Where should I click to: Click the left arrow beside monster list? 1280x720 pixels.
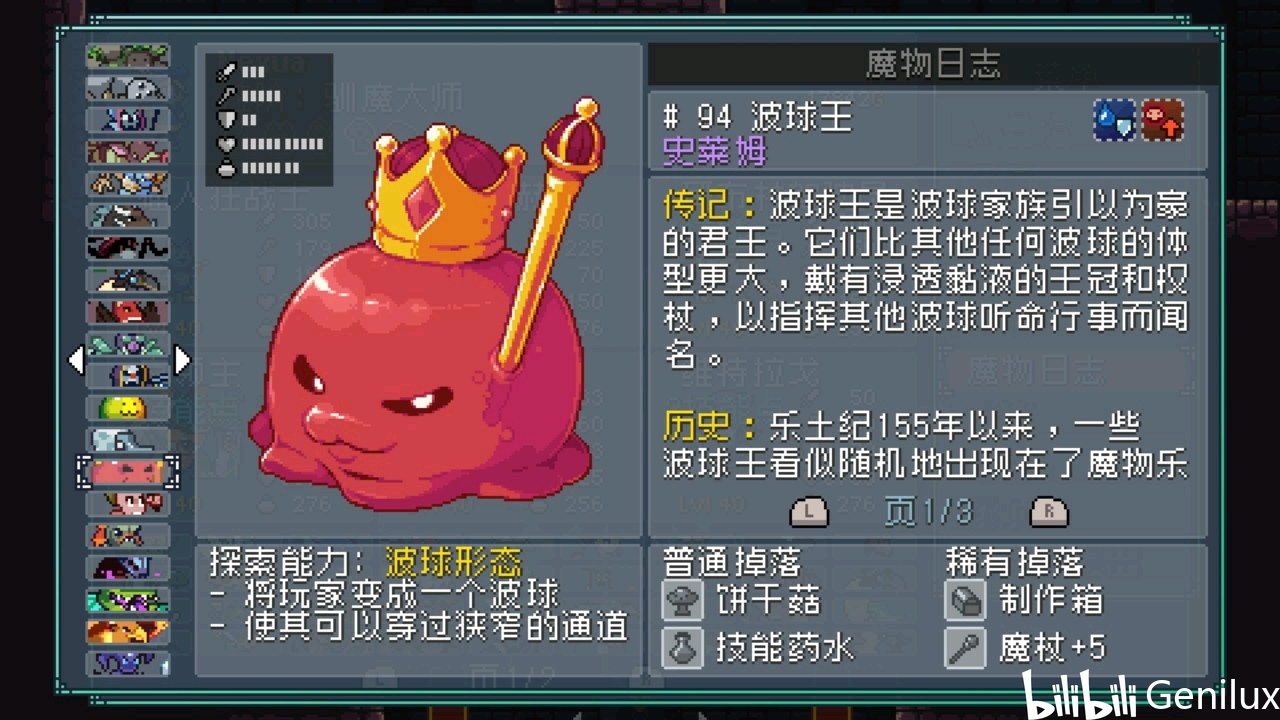coord(75,359)
